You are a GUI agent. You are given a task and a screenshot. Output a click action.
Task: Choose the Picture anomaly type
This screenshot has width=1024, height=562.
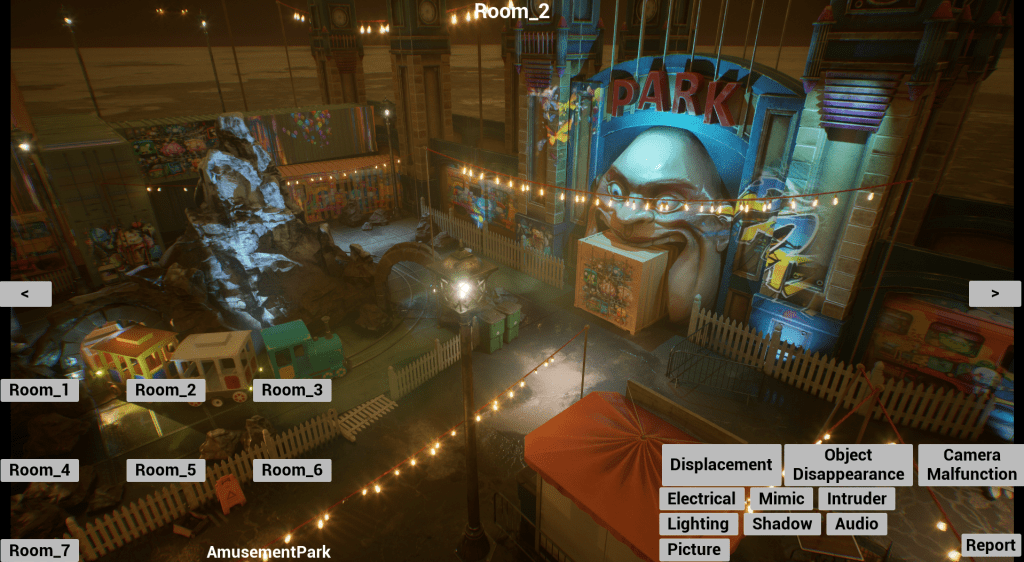point(694,549)
